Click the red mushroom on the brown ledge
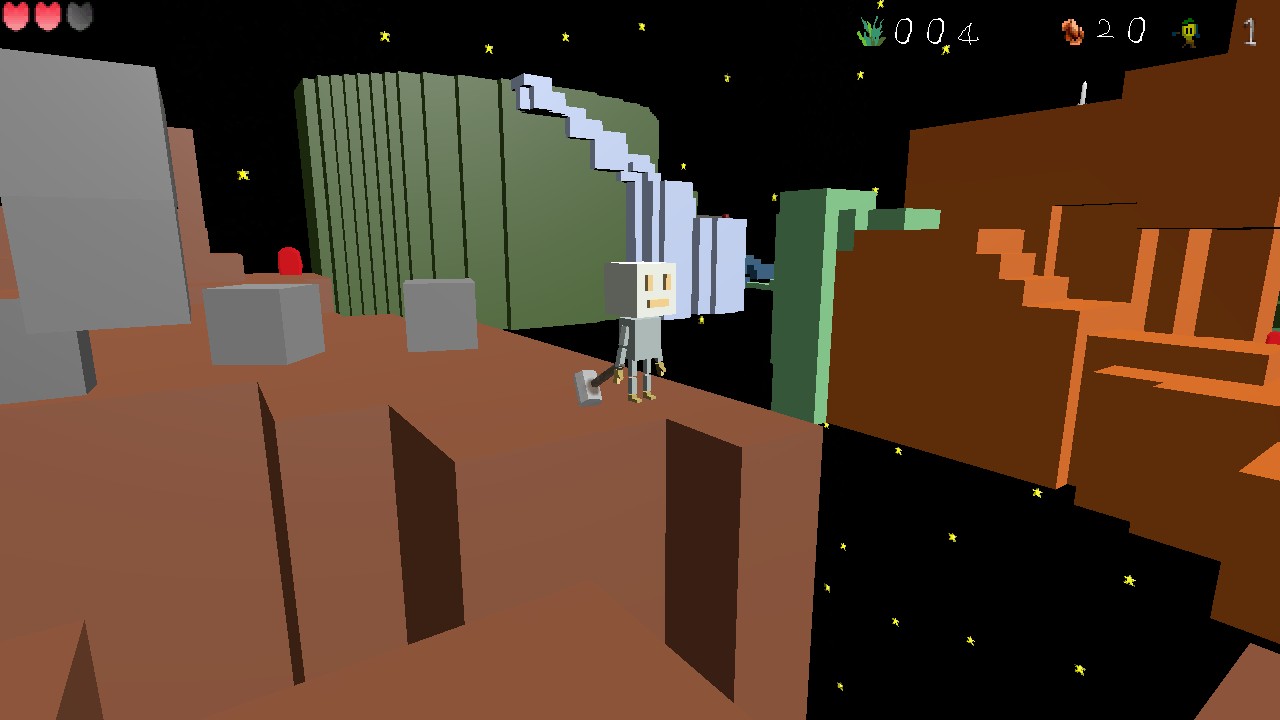The image size is (1280, 720). pyautogui.click(x=289, y=262)
